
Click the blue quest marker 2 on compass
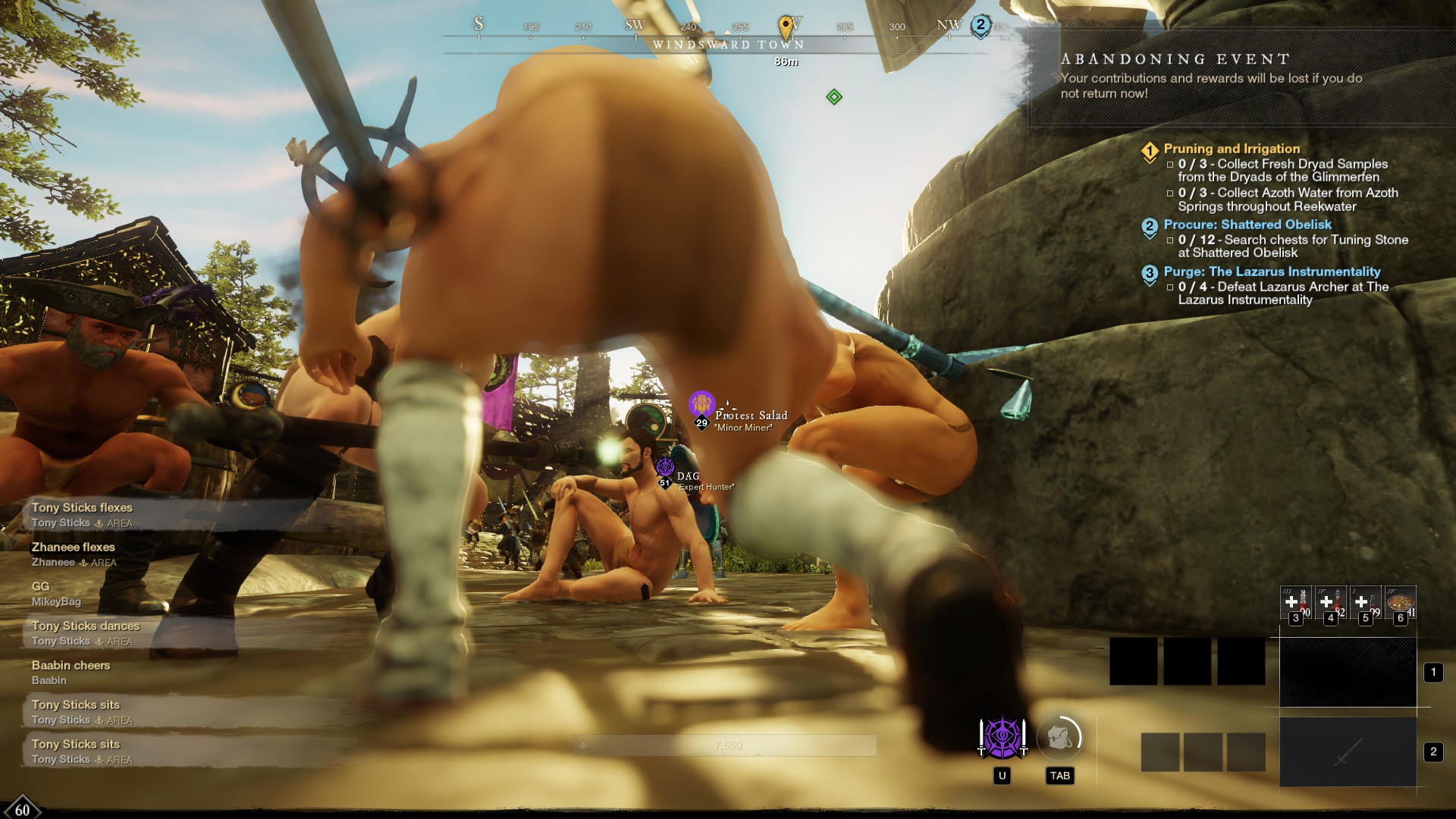coord(981,26)
